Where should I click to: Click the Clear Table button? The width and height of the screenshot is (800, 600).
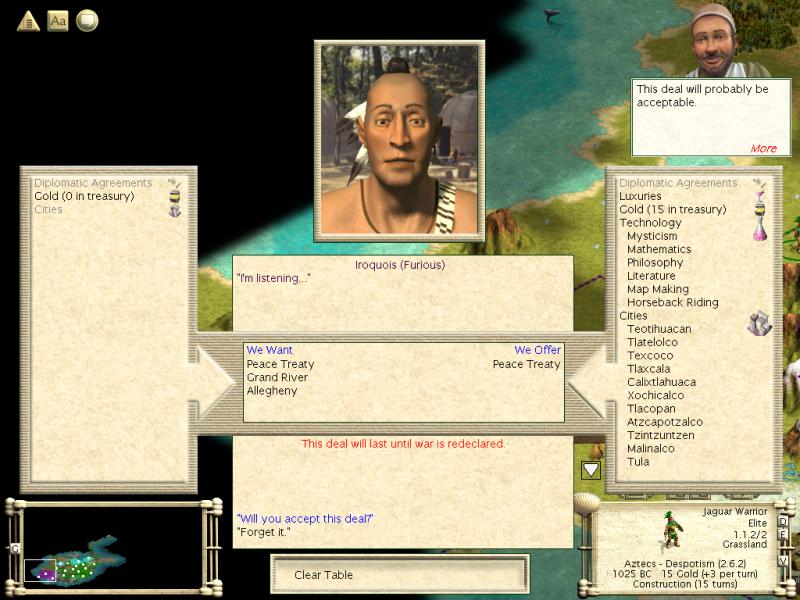click(399, 575)
